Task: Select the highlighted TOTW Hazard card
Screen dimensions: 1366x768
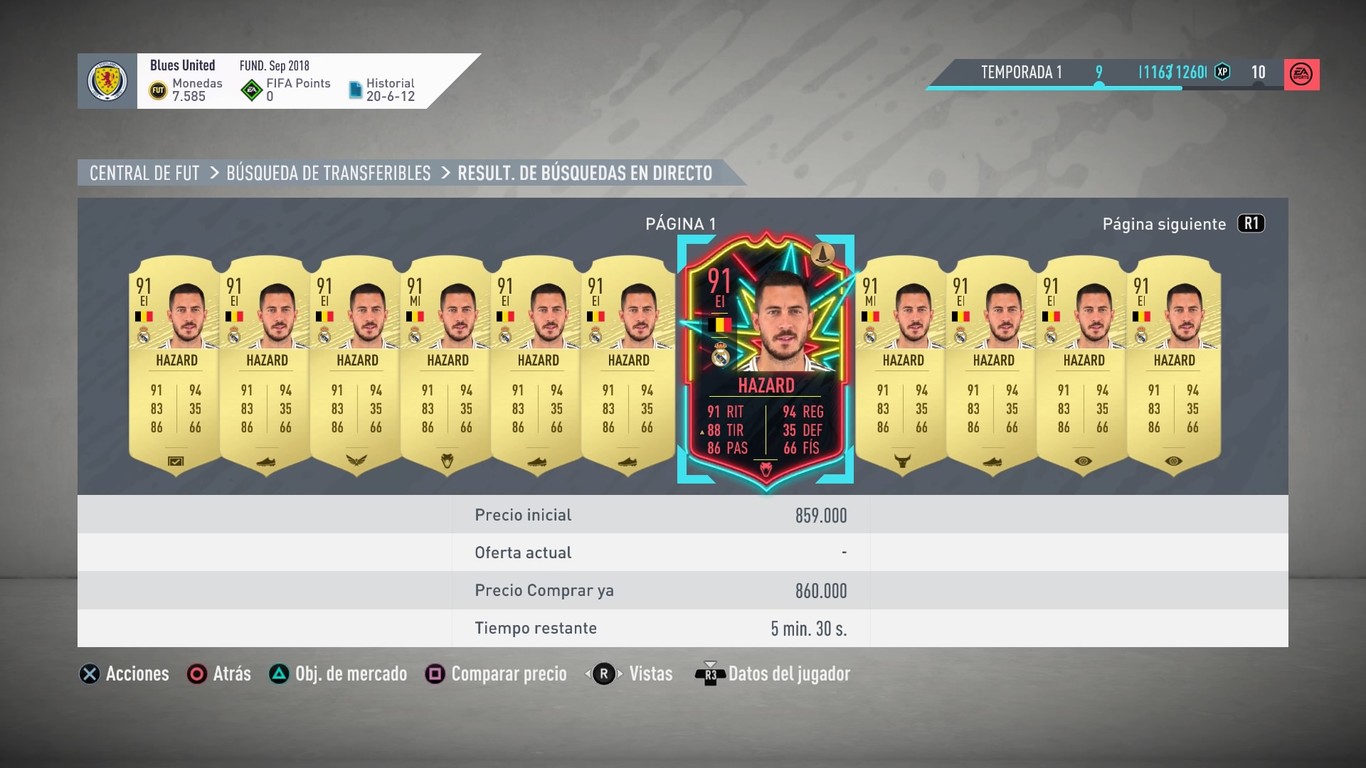Action: tap(765, 357)
